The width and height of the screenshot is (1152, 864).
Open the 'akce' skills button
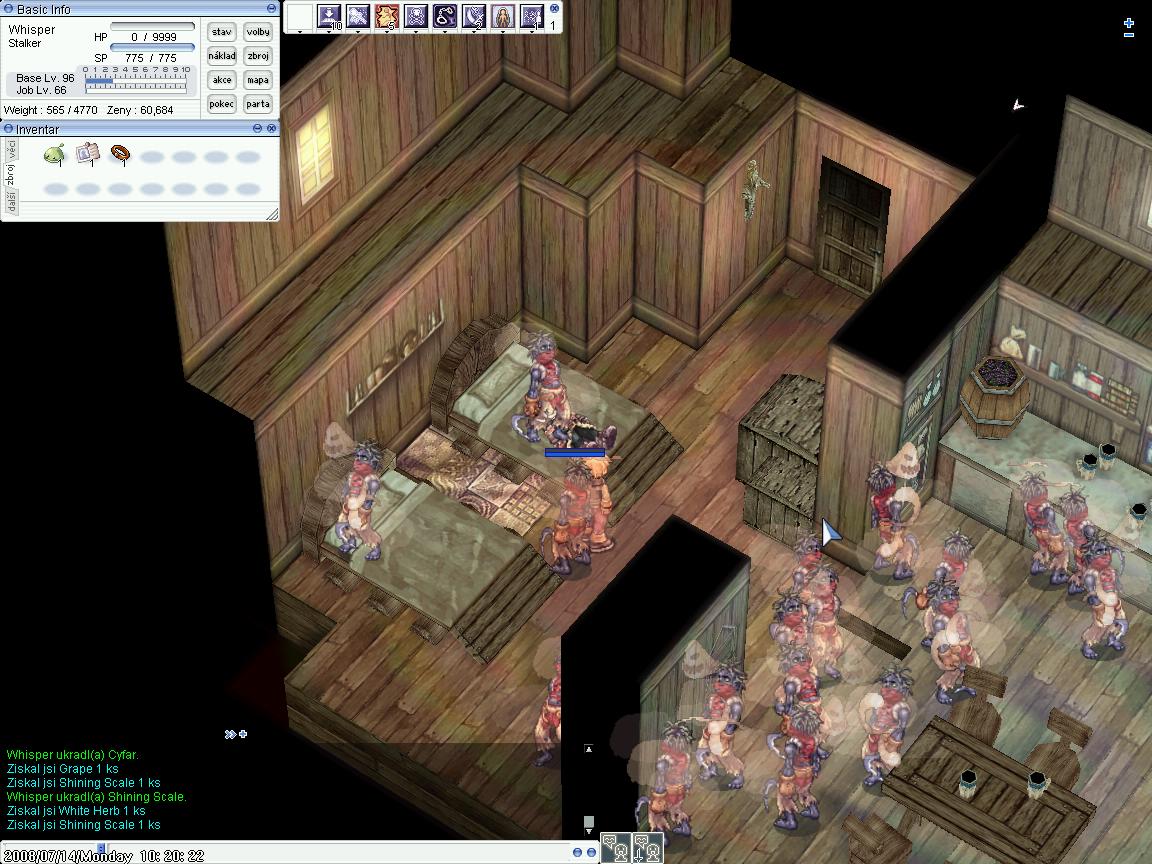221,80
